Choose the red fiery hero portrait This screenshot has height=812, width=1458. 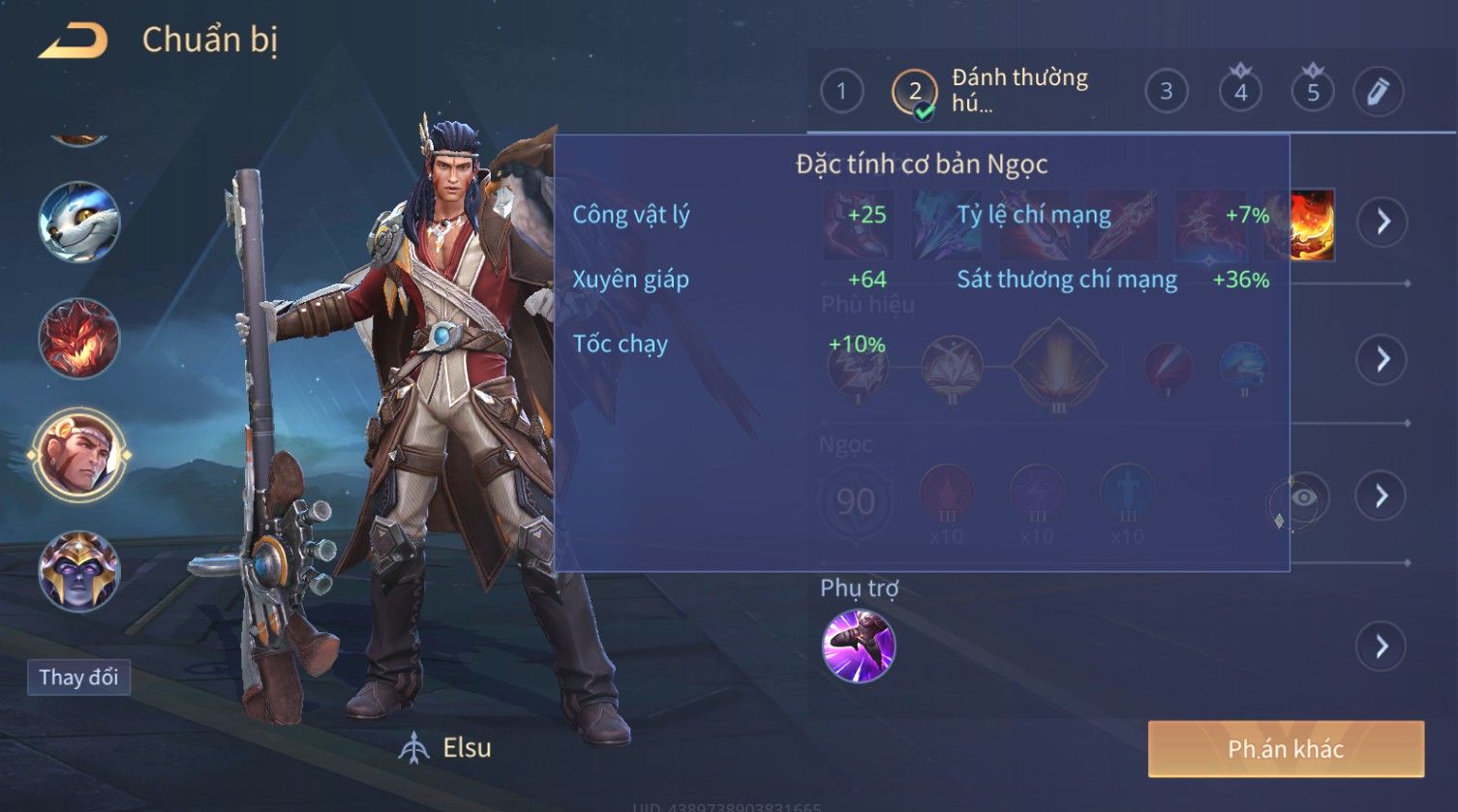[x=78, y=338]
